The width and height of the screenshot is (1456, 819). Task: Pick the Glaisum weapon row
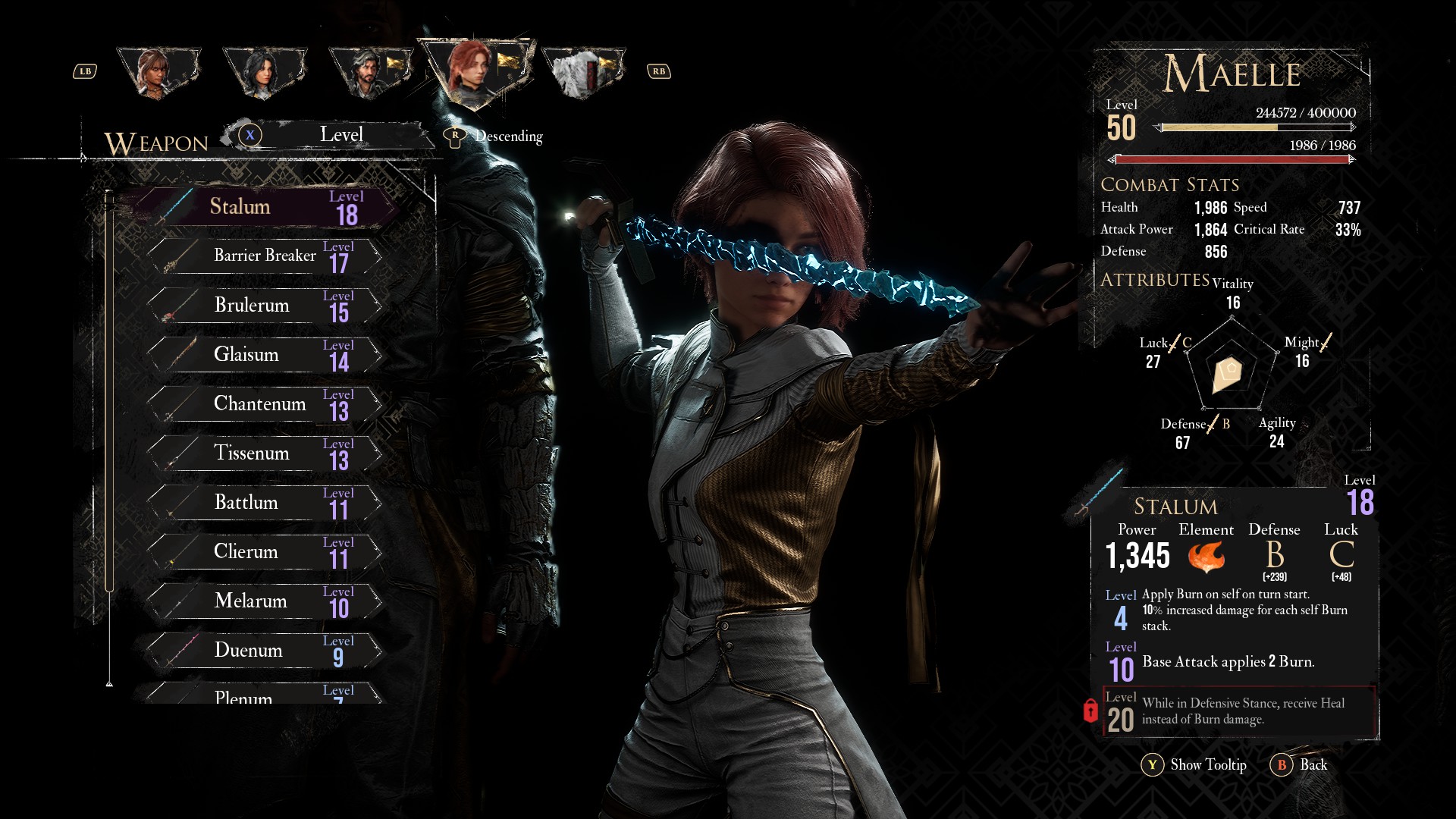click(265, 355)
